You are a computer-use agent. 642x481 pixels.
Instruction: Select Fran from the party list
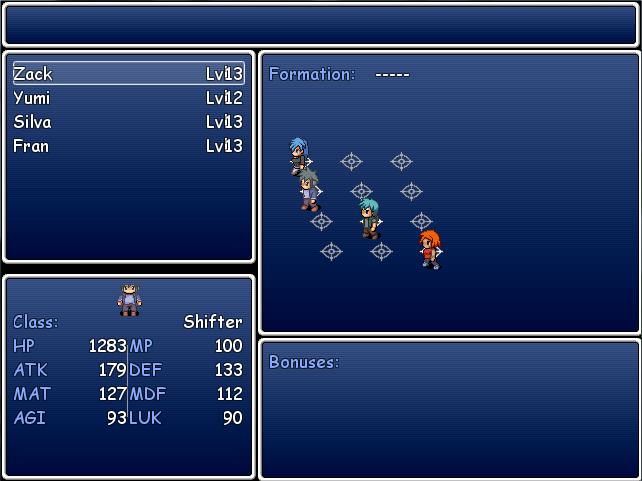(x=128, y=146)
